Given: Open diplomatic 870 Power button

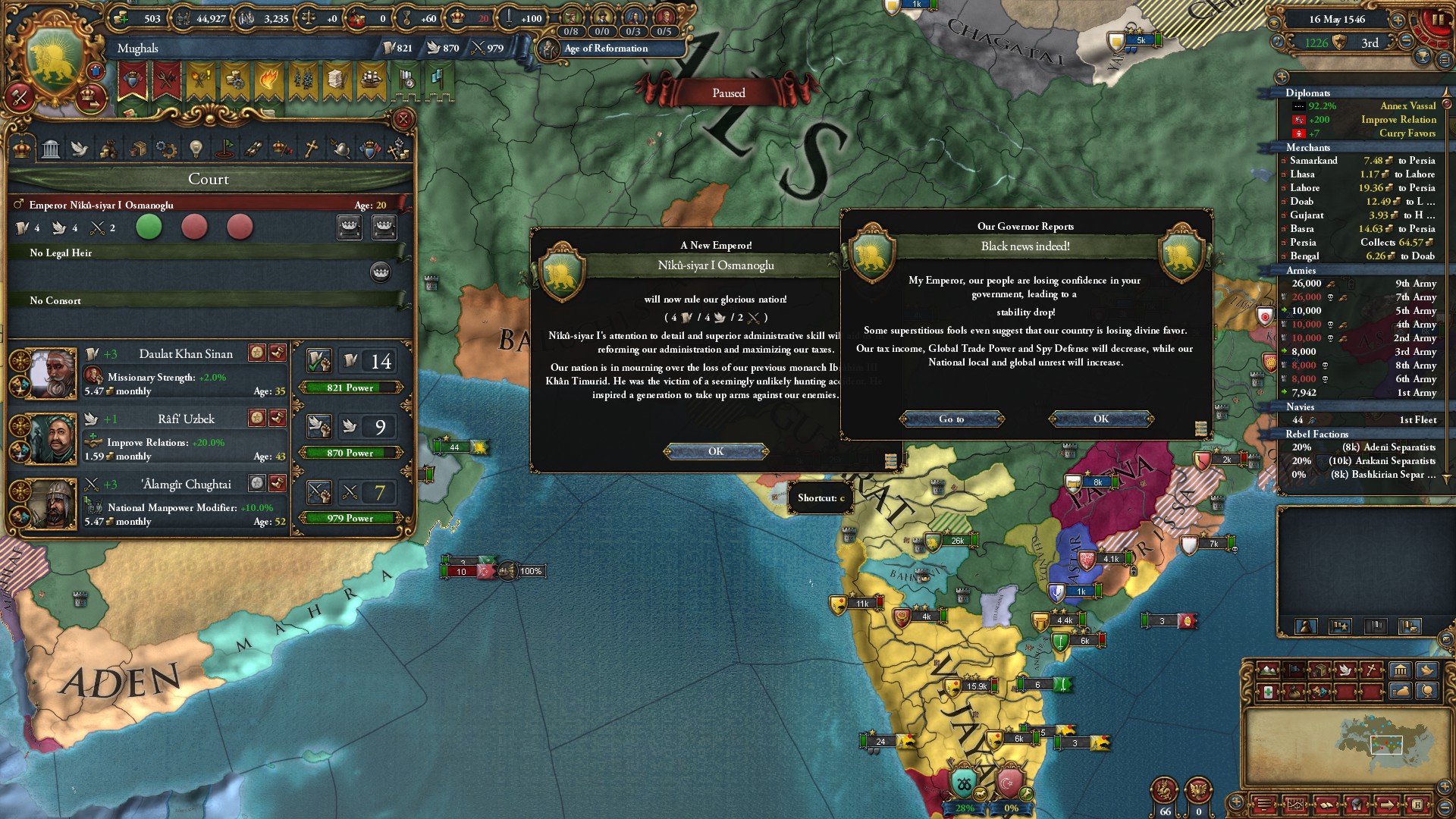Looking at the screenshot, I should pyautogui.click(x=350, y=453).
